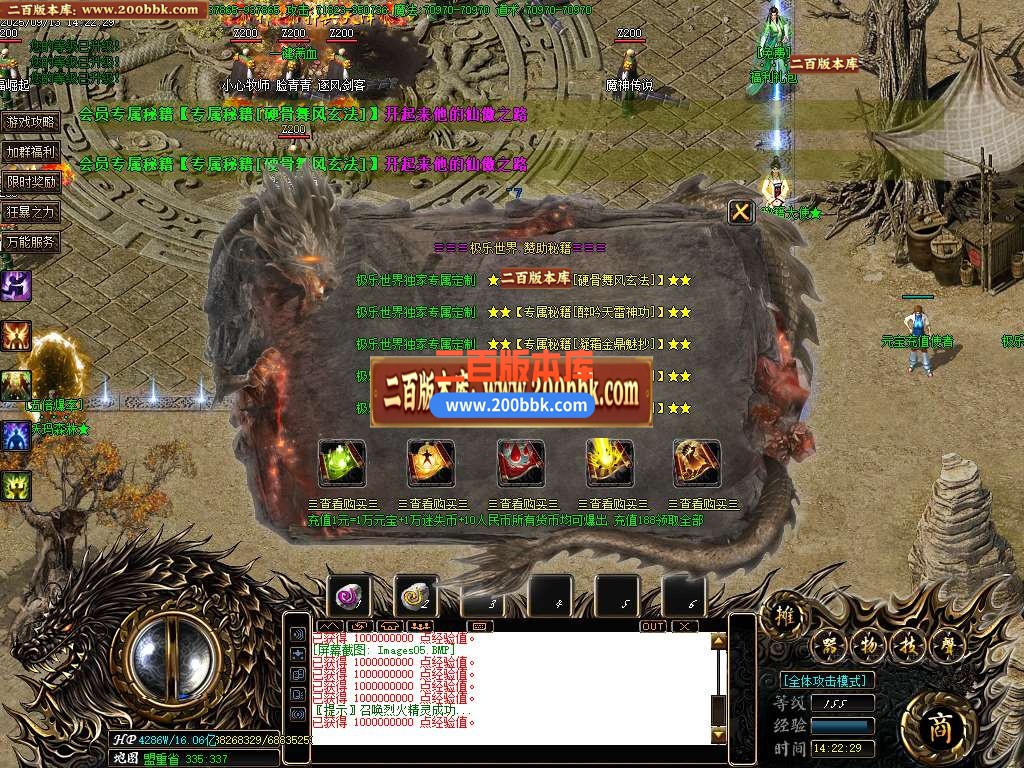Open the 狂暴之力 berserk power button
This screenshot has height=768, width=1024.
(x=31, y=212)
